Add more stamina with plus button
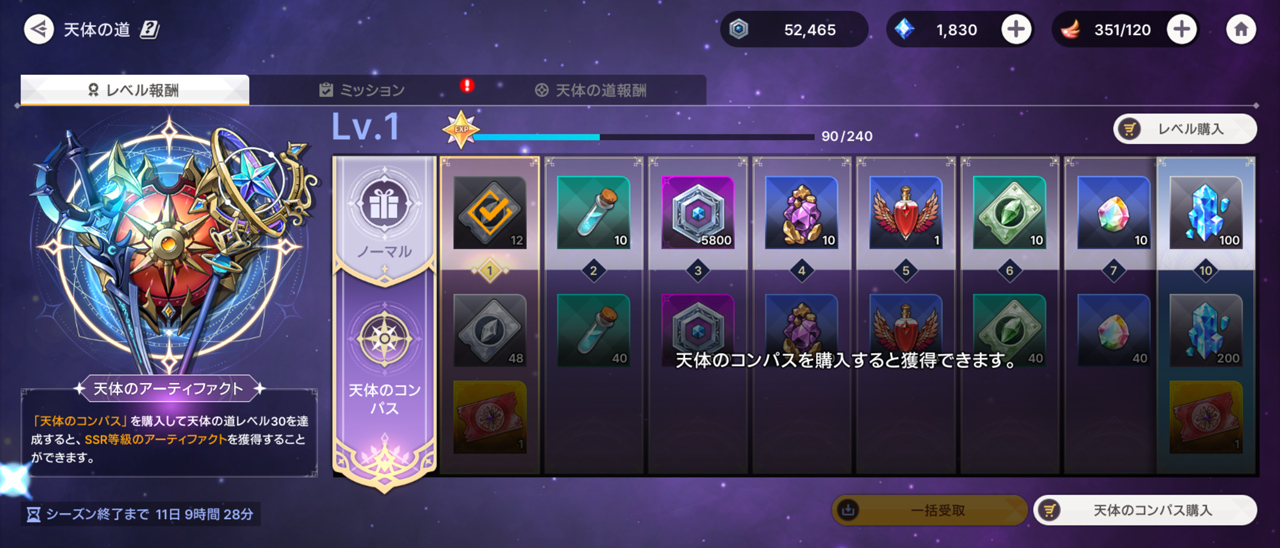 [x=1182, y=29]
